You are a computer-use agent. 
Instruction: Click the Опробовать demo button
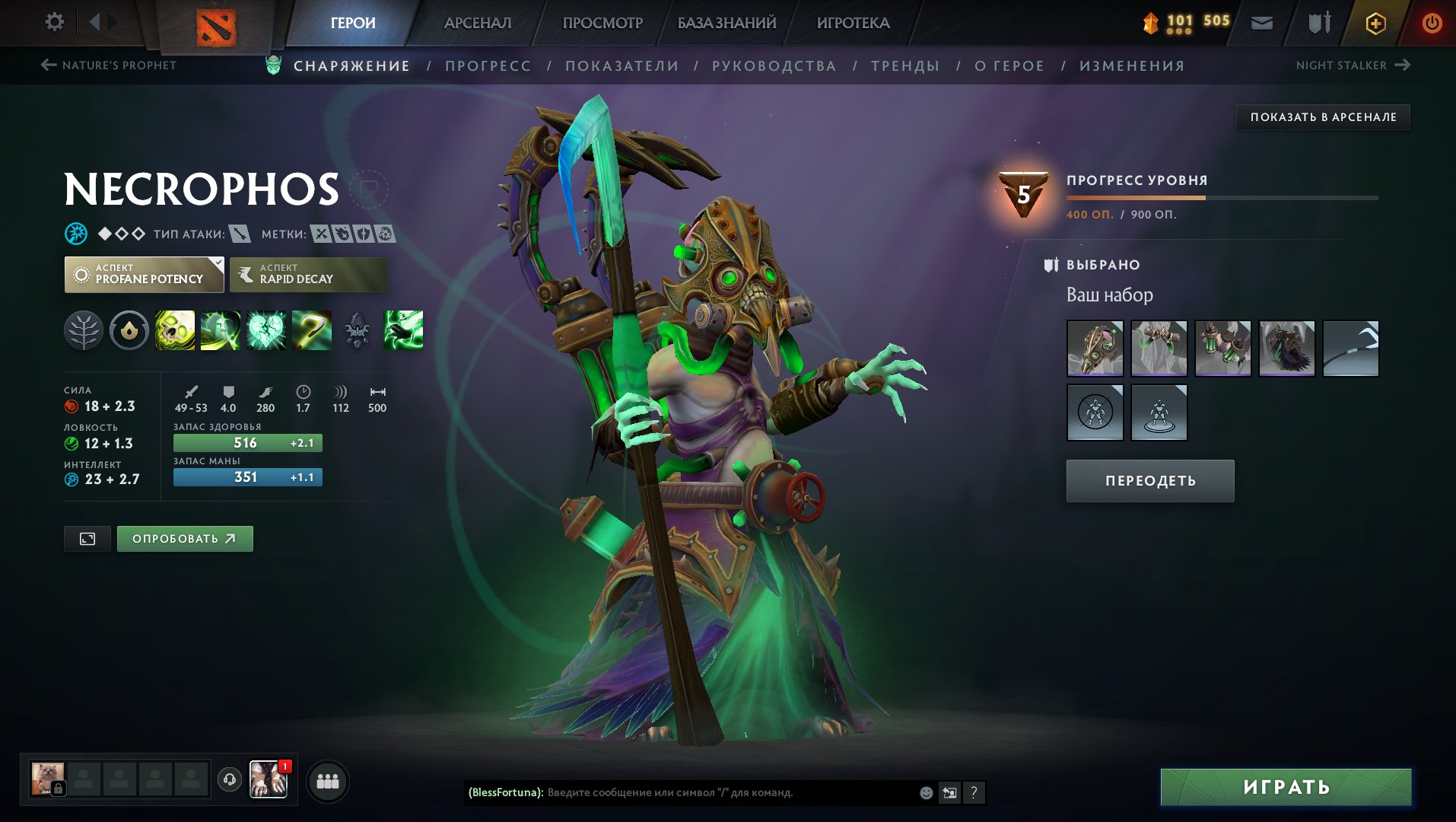click(184, 539)
